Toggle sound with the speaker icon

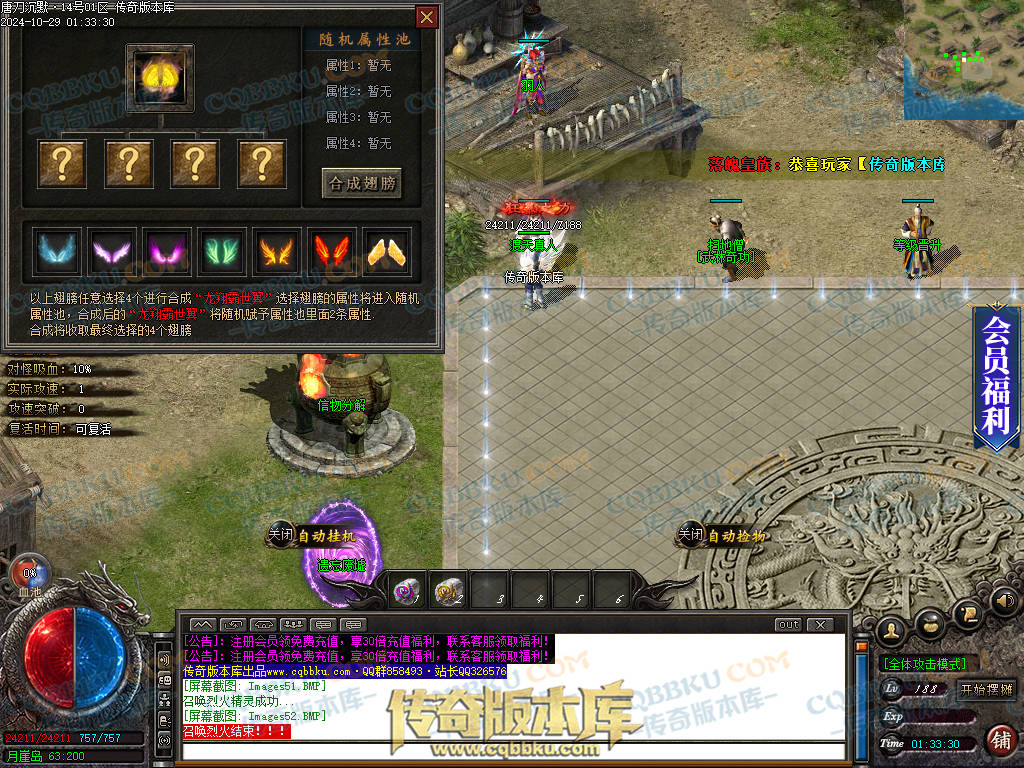pyautogui.click(x=1005, y=602)
